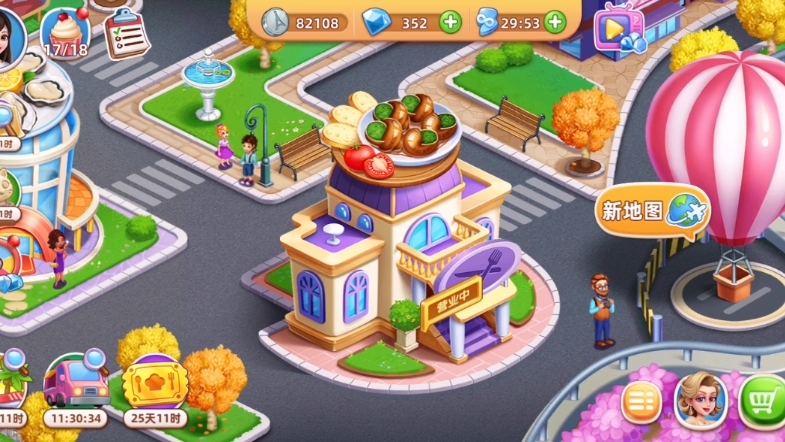Screen dimensions: 785x442
Task: Open the green shopping cart store
Action: point(765,403)
